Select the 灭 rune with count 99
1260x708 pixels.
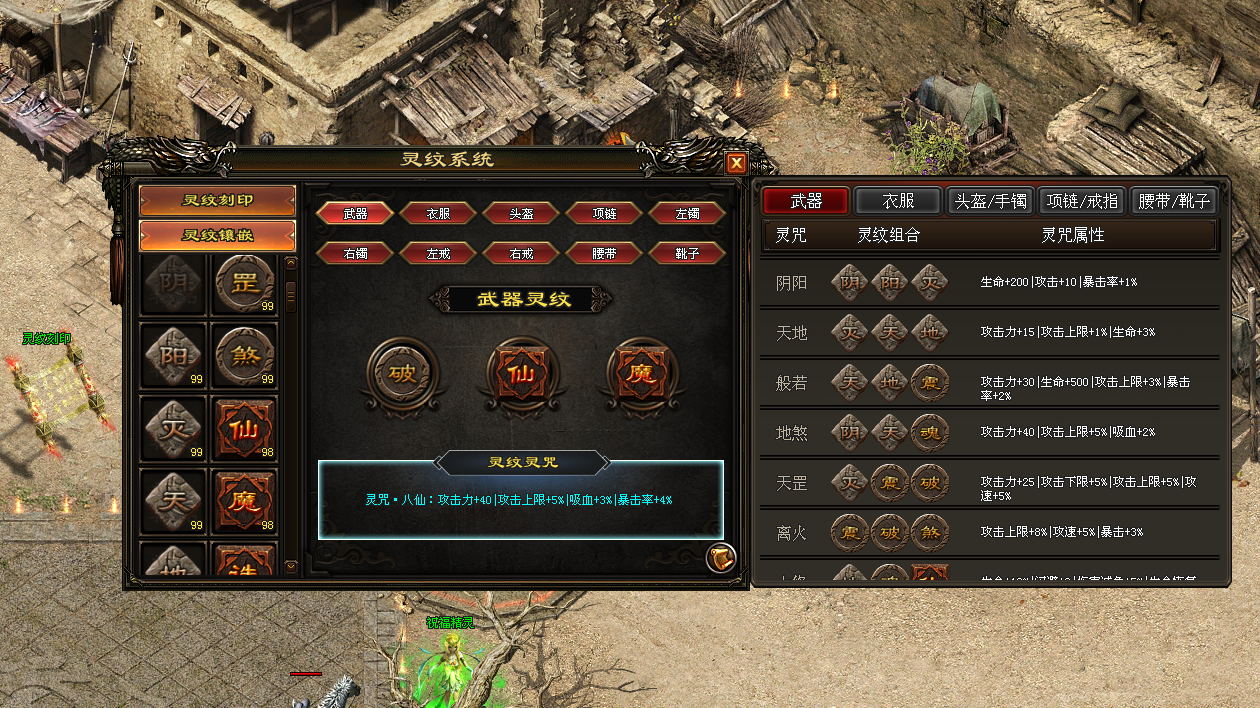[x=173, y=430]
